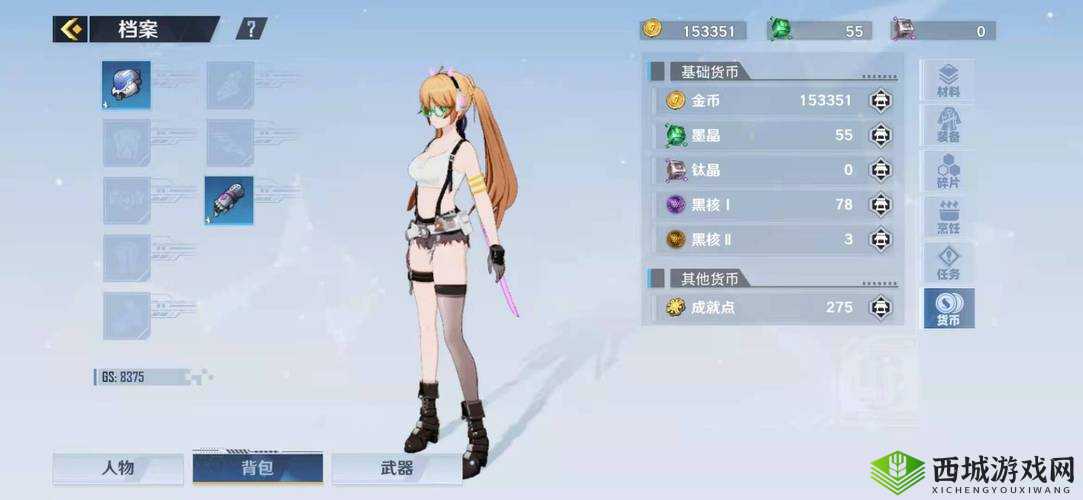The height and width of the screenshot is (500, 1083).
Task: Open the 烹饪 cooking category
Action: [x=948, y=218]
